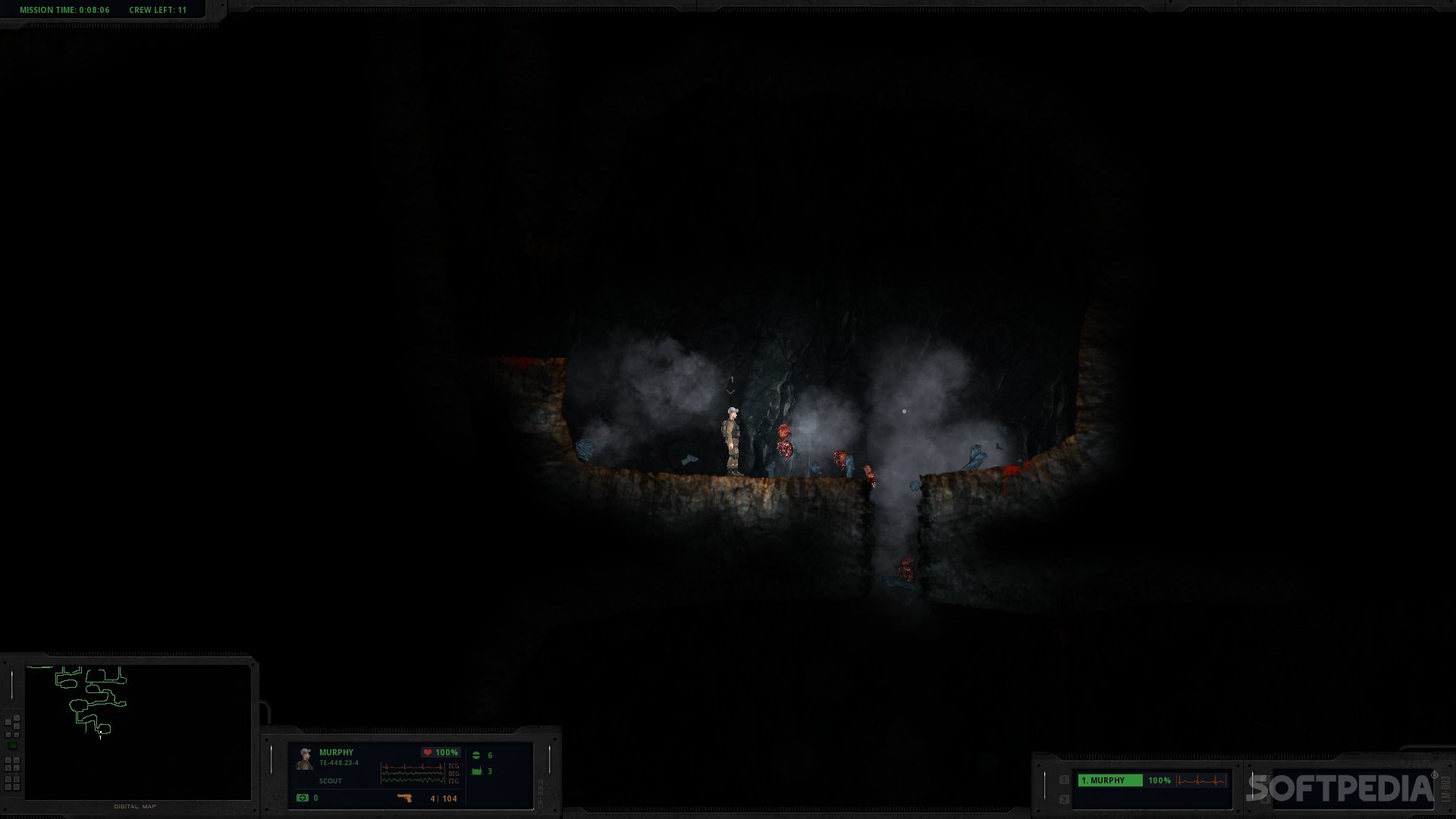This screenshot has height=819, width=1456.
Task: Click the DIGITAL MAP label
Action: [x=135, y=806]
